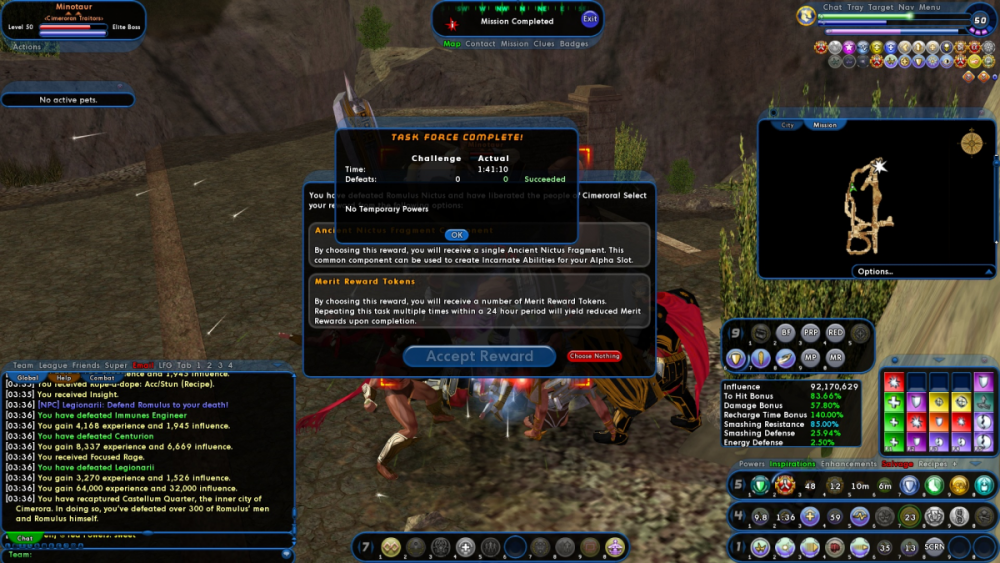
Task: Exit the completed mission
Action: point(590,19)
